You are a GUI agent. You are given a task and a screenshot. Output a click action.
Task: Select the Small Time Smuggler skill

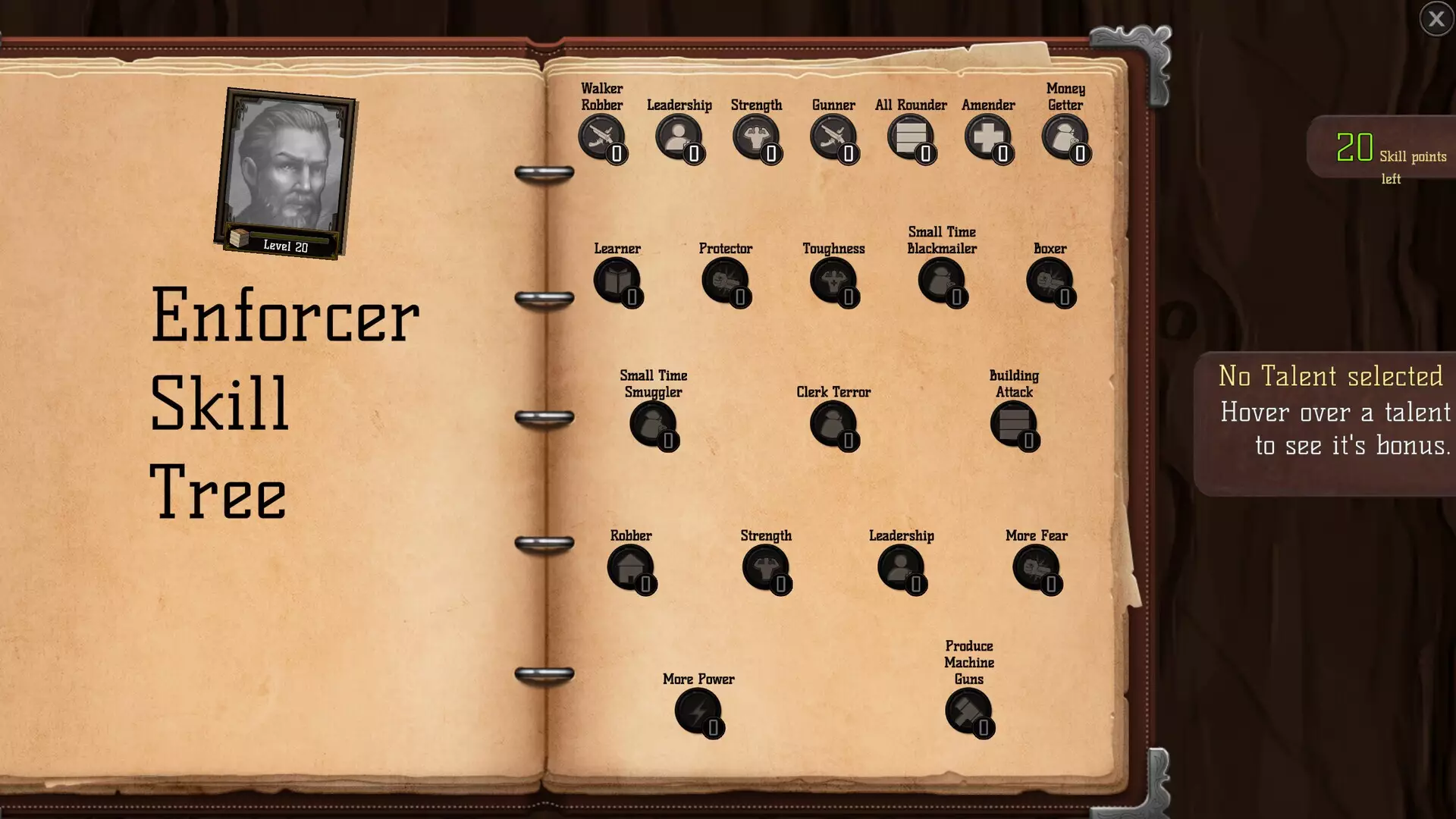coord(653,424)
